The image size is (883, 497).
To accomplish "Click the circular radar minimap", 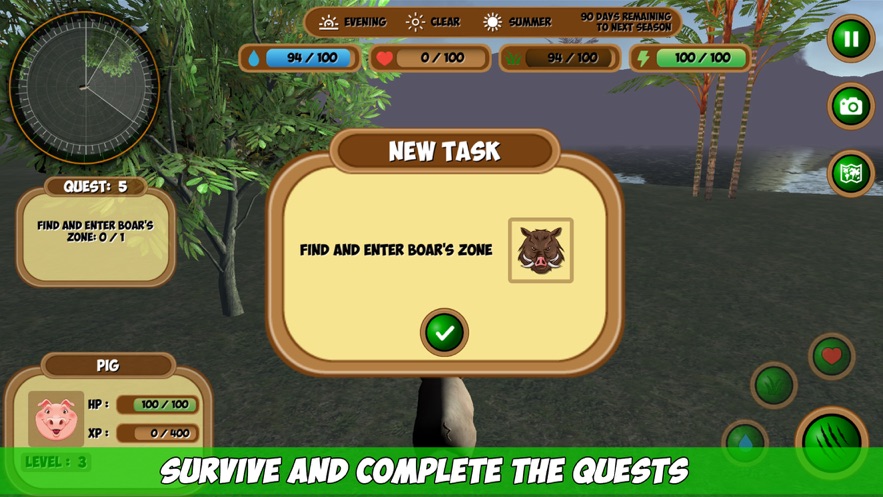I will click(x=84, y=88).
